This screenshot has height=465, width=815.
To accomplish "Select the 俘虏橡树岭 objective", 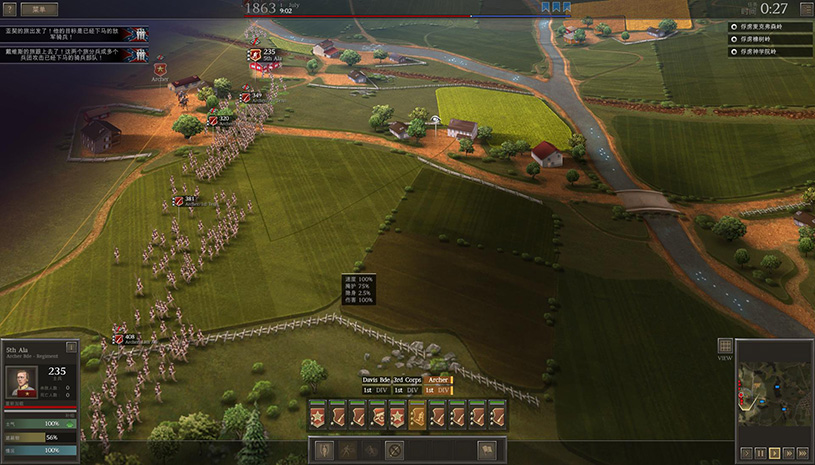I will point(764,39).
